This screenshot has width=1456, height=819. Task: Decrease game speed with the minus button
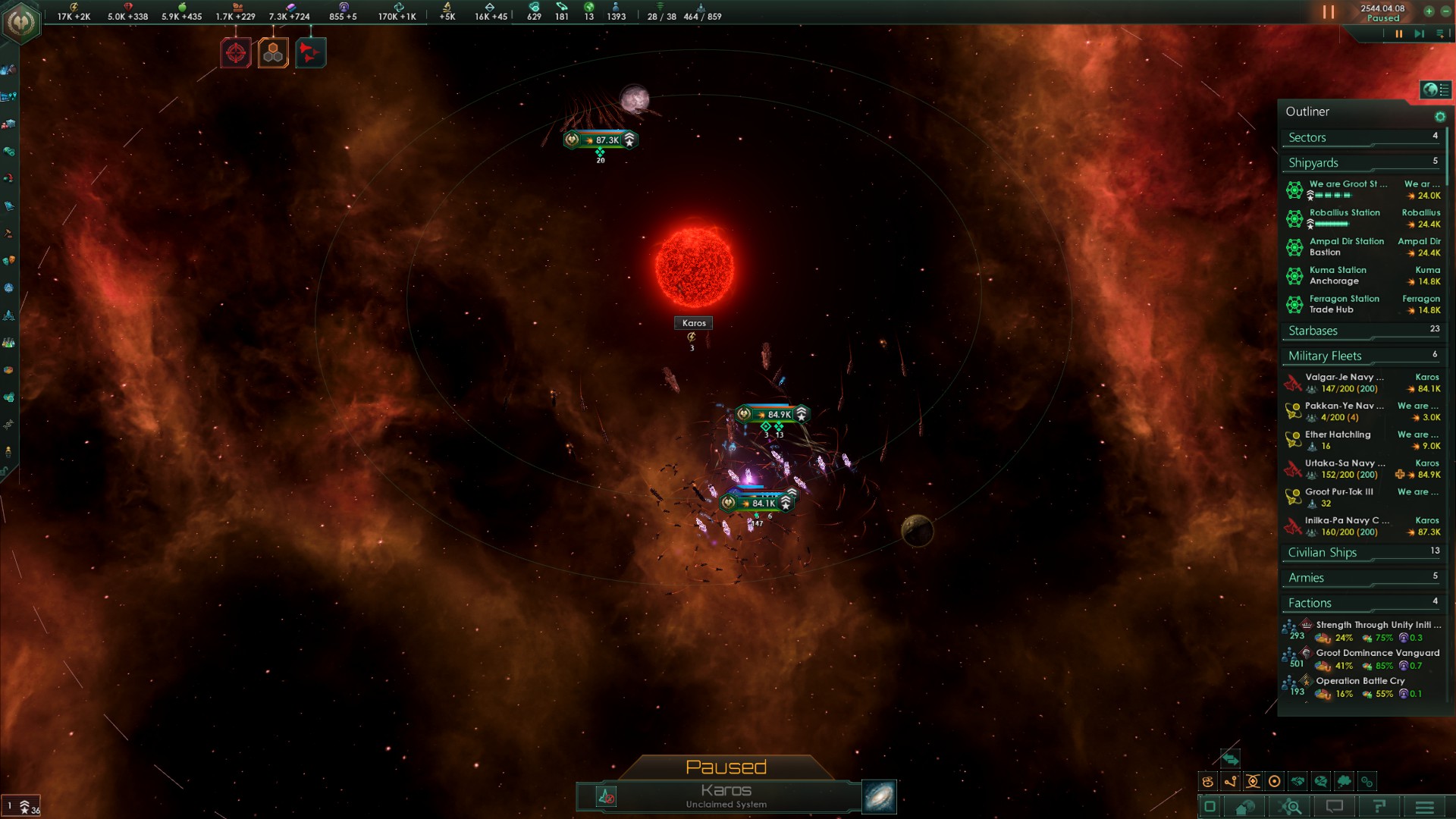coord(1445,11)
